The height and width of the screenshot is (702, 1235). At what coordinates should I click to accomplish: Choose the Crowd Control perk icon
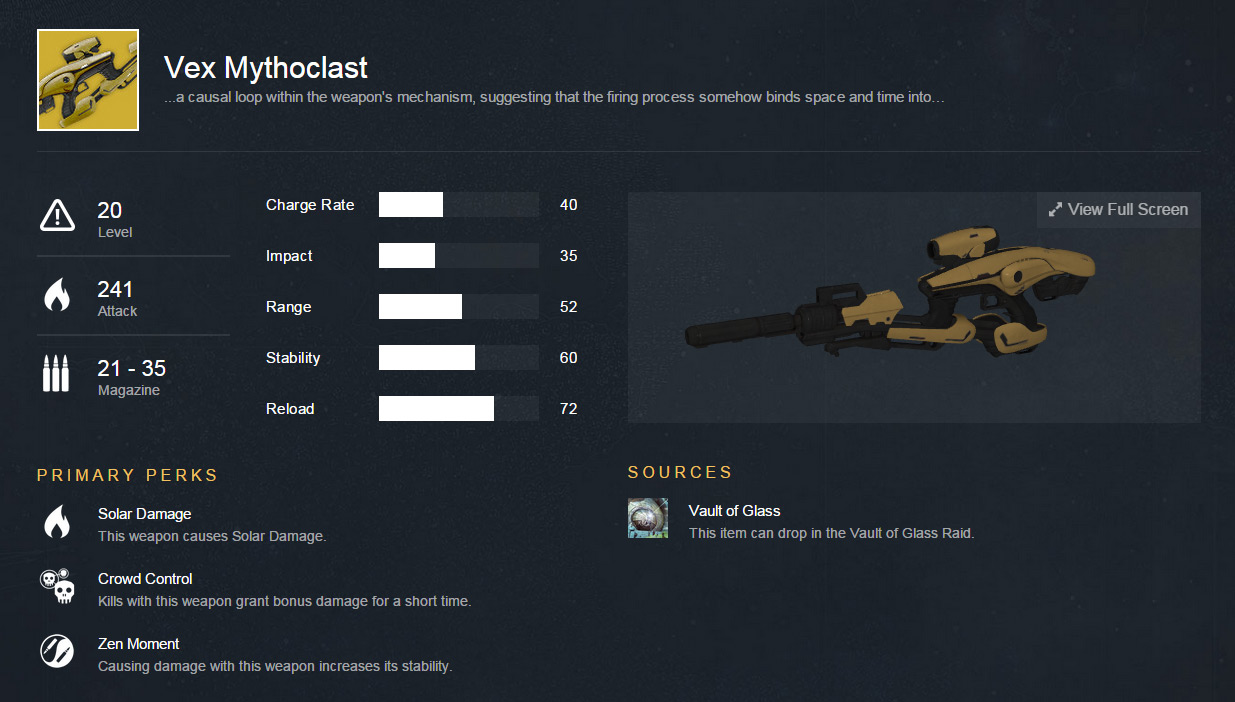click(x=57, y=587)
